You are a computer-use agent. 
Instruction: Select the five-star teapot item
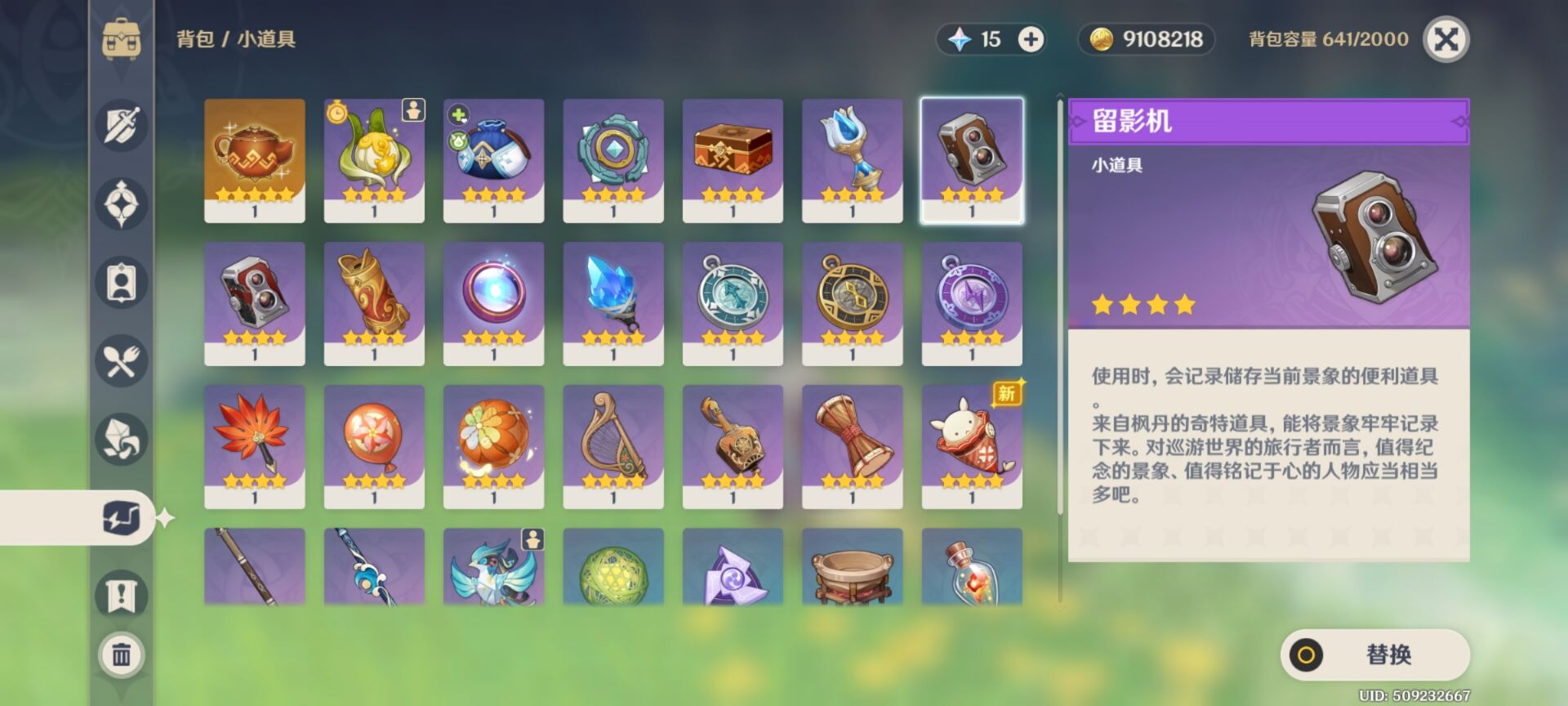[255, 160]
